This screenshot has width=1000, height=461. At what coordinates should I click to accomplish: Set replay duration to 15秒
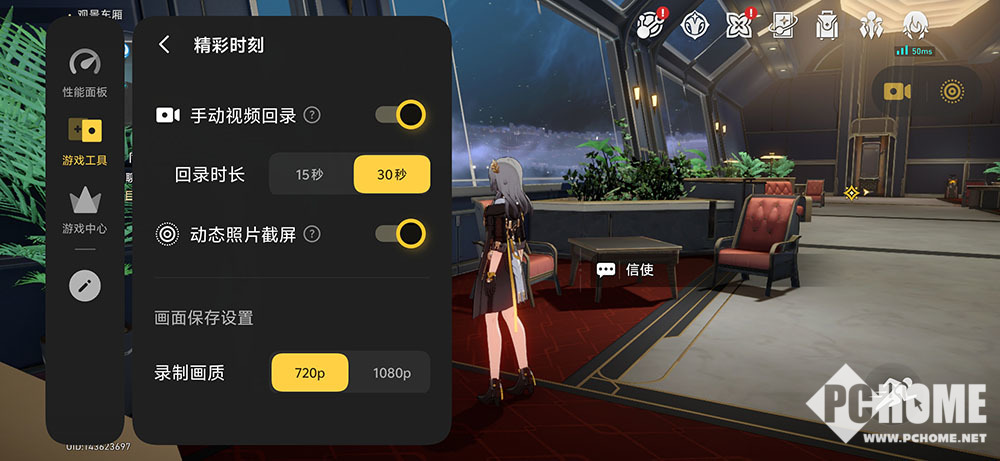point(310,174)
